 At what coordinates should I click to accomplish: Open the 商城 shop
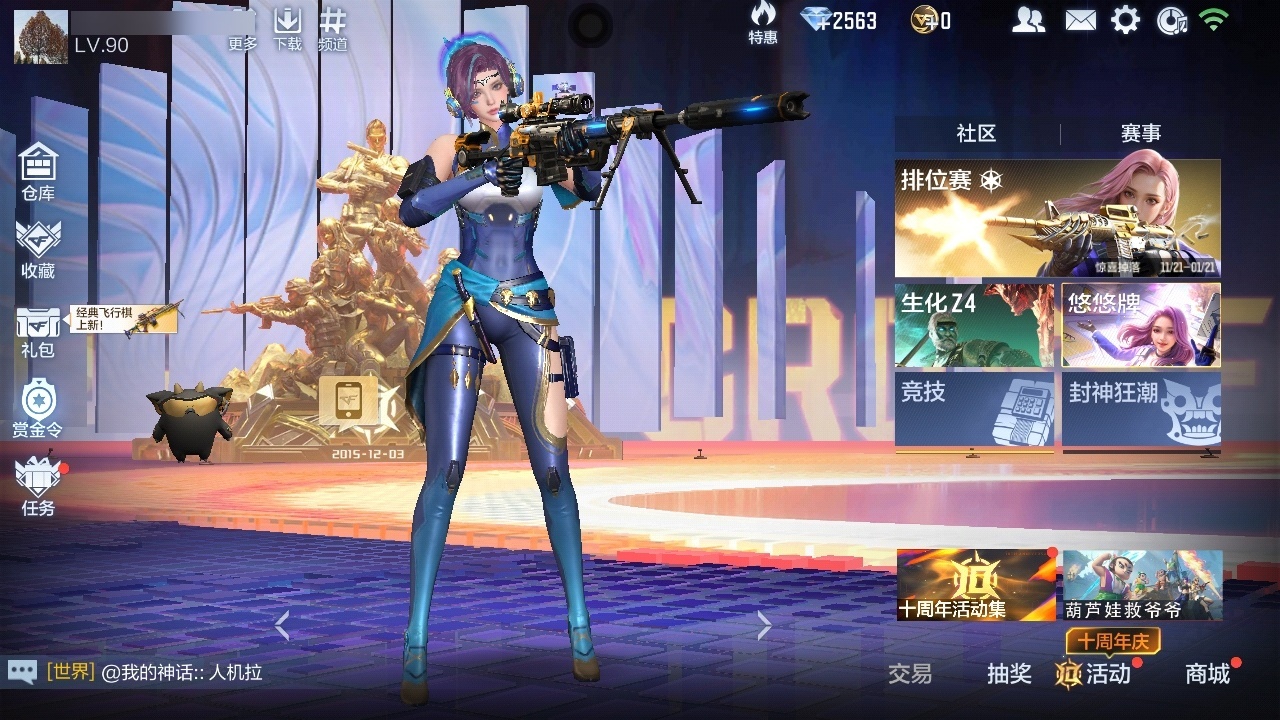click(x=1207, y=674)
